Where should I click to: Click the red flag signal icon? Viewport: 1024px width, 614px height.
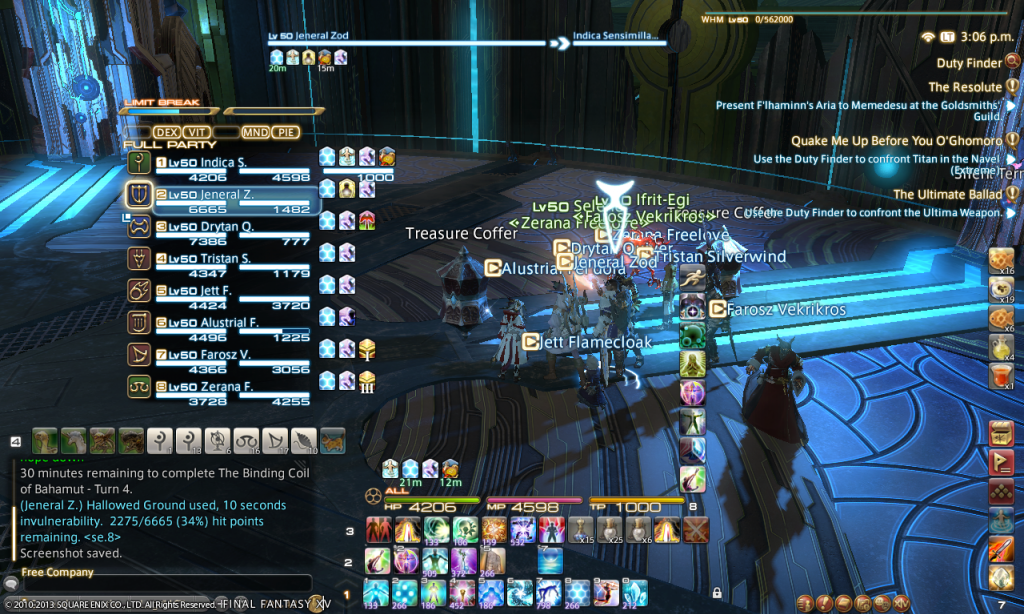[x=1001, y=462]
